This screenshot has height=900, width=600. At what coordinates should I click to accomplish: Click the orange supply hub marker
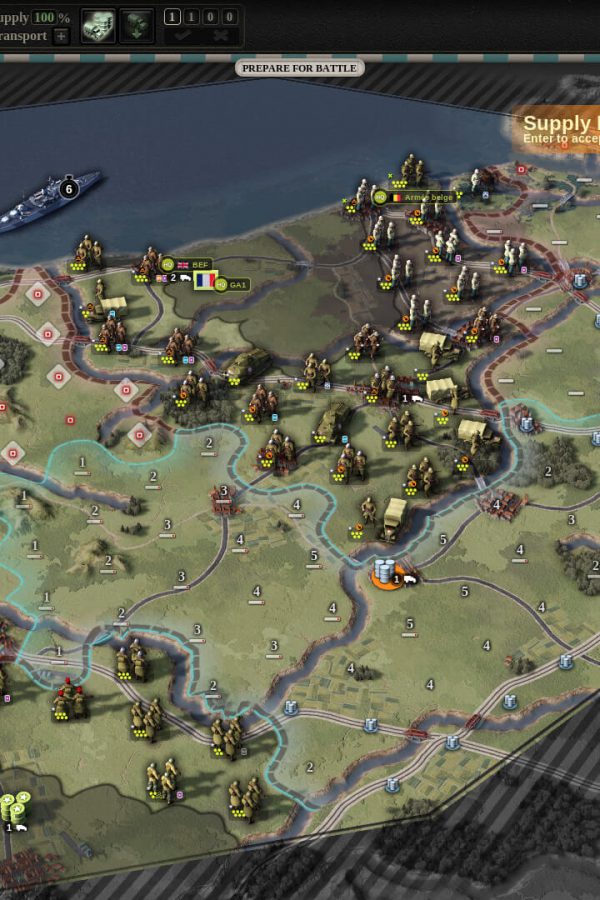tap(385, 574)
